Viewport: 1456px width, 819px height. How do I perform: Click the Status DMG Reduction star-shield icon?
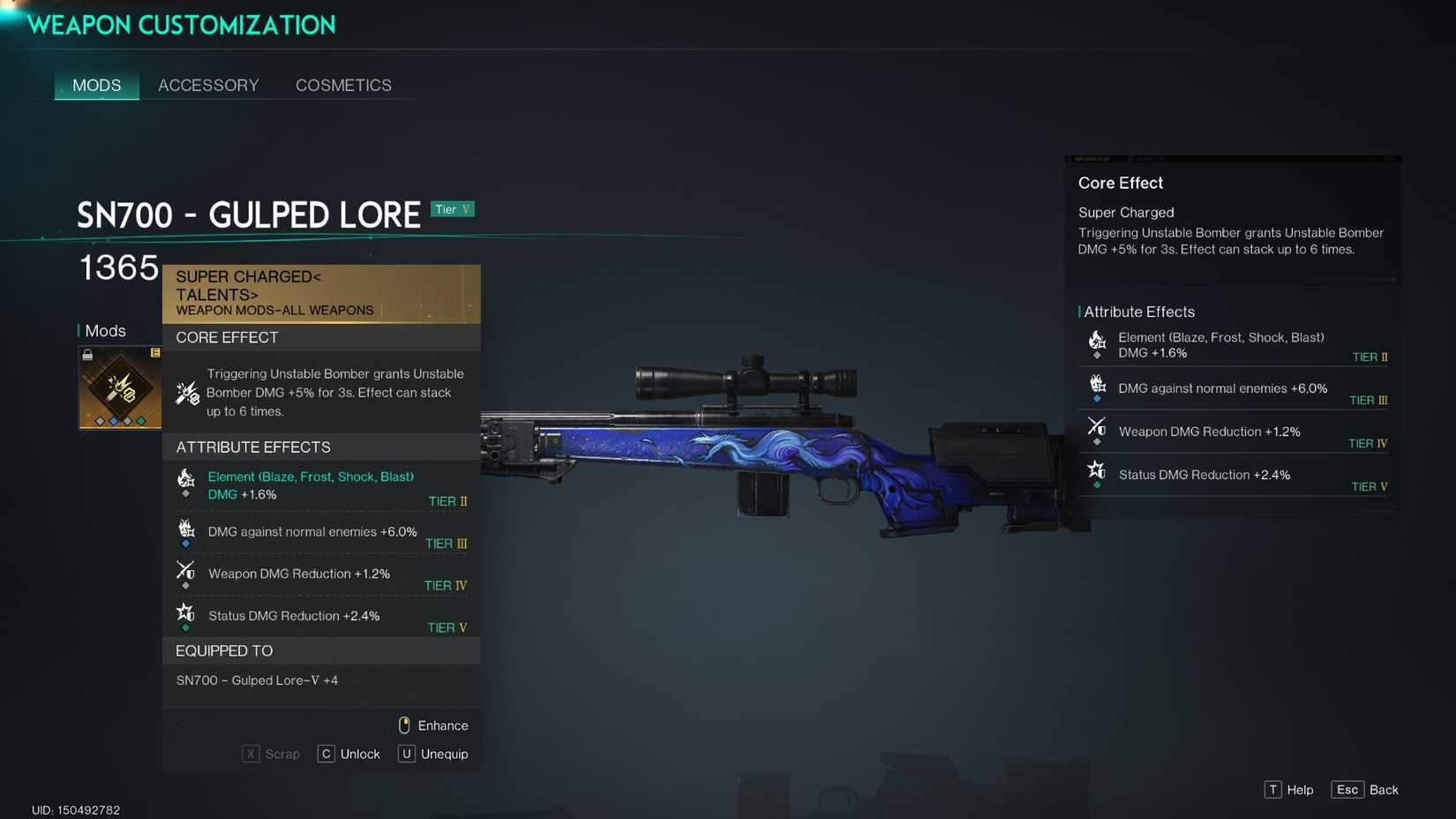185,611
